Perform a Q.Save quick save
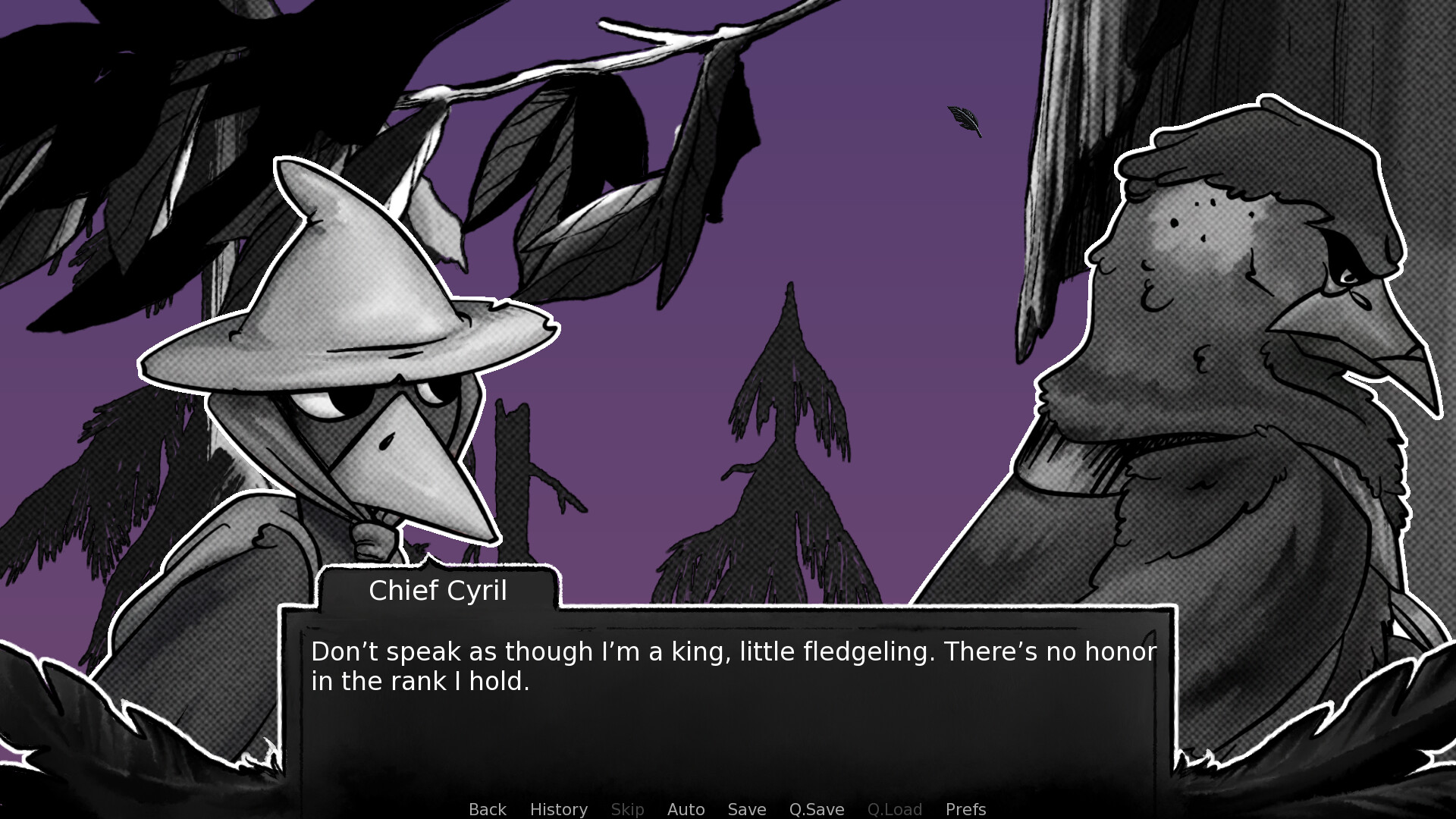The height and width of the screenshot is (819, 1456). pyautogui.click(x=815, y=809)
